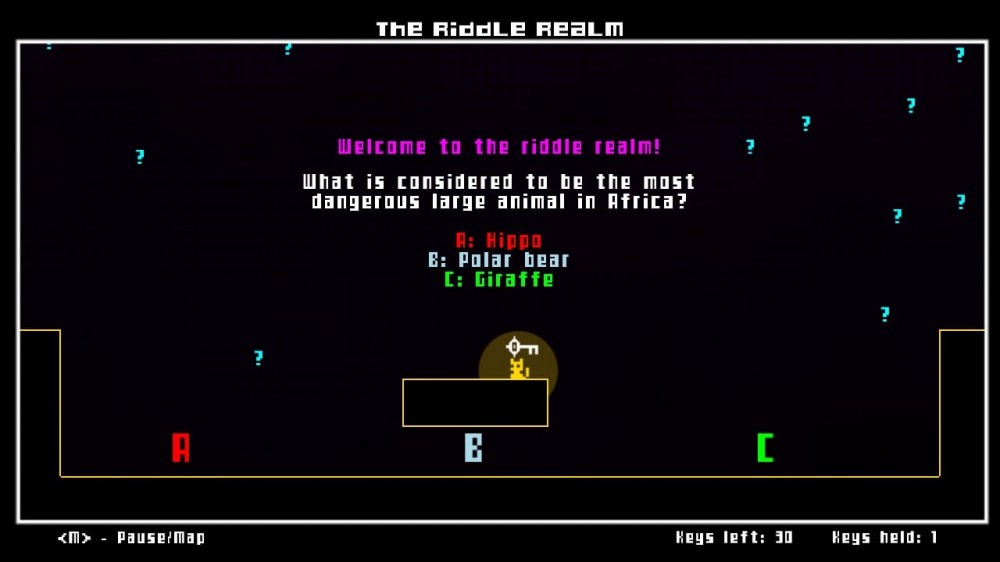Choose the large green letter C marker
Image resolution: width=1000 pixels, height=562 pixels.
765,447
